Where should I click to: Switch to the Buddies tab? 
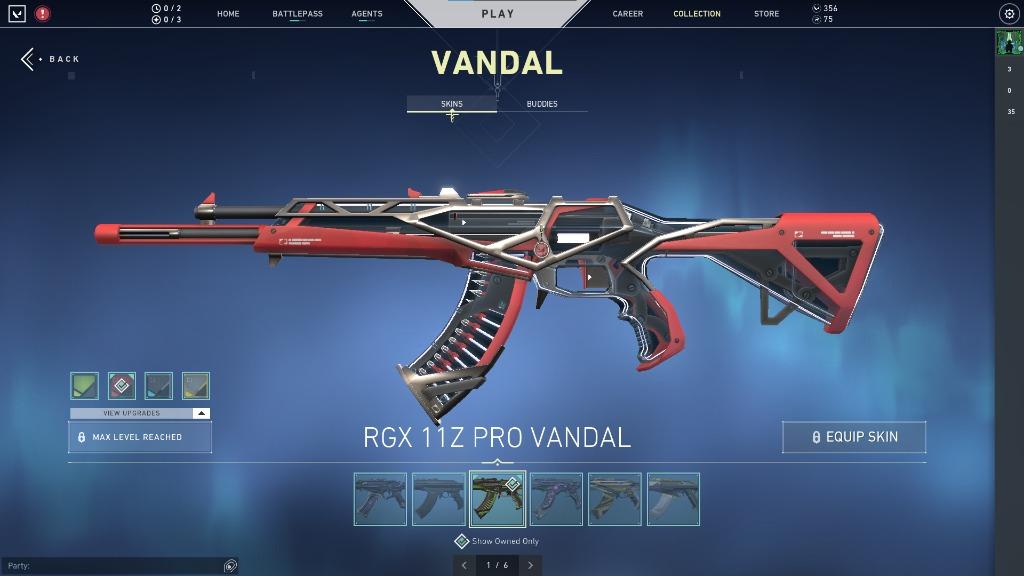tap(542, 104)
